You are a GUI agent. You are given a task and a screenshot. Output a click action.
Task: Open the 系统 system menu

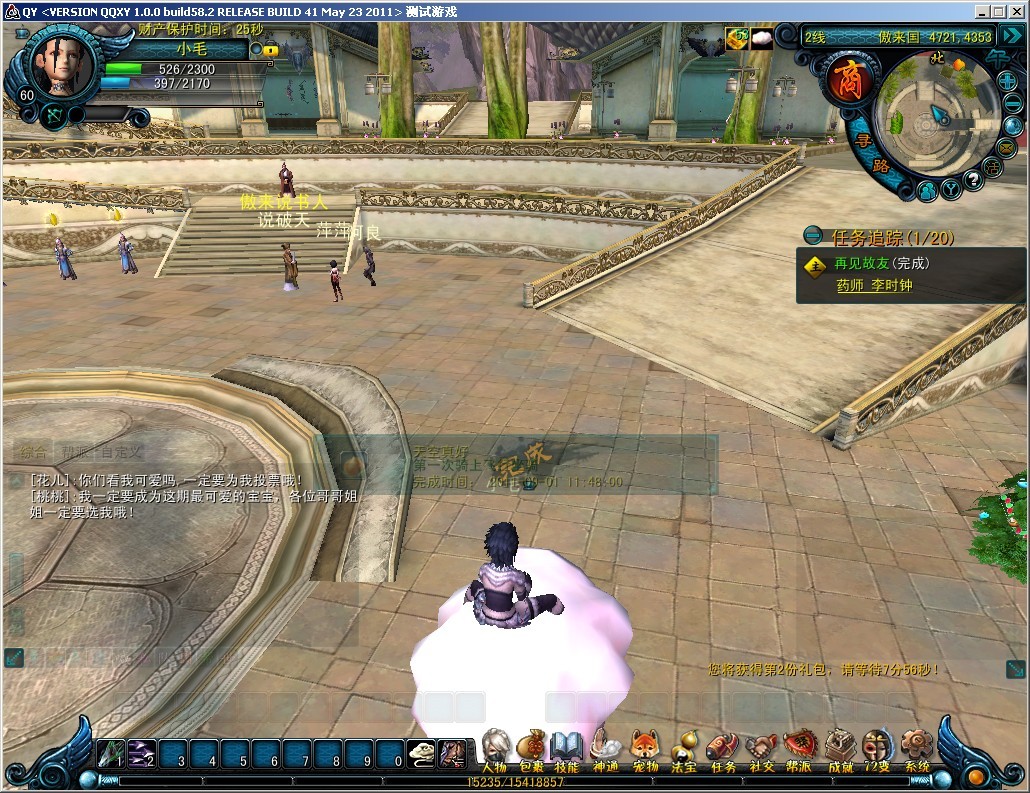tap(916, 749)
